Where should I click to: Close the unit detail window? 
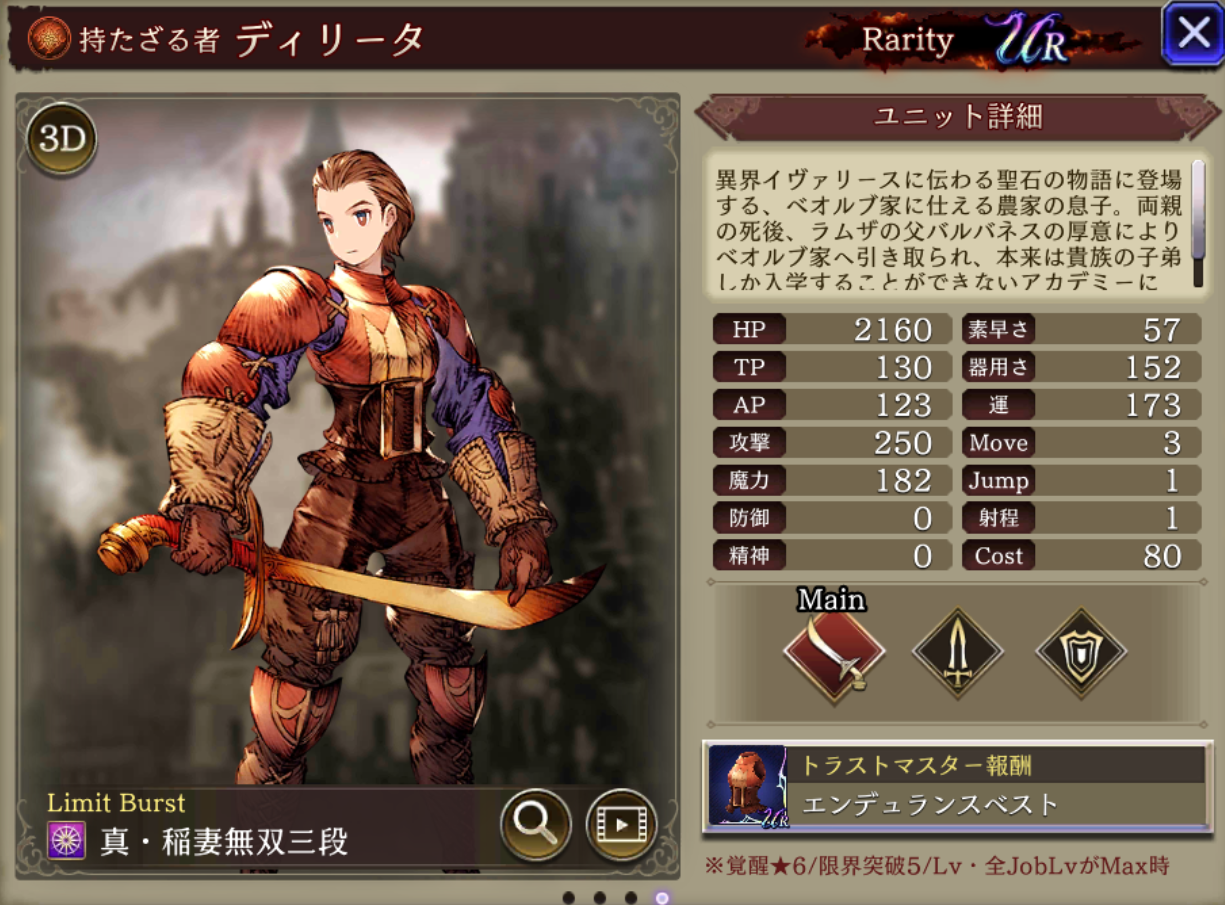tap(1193, 34)
